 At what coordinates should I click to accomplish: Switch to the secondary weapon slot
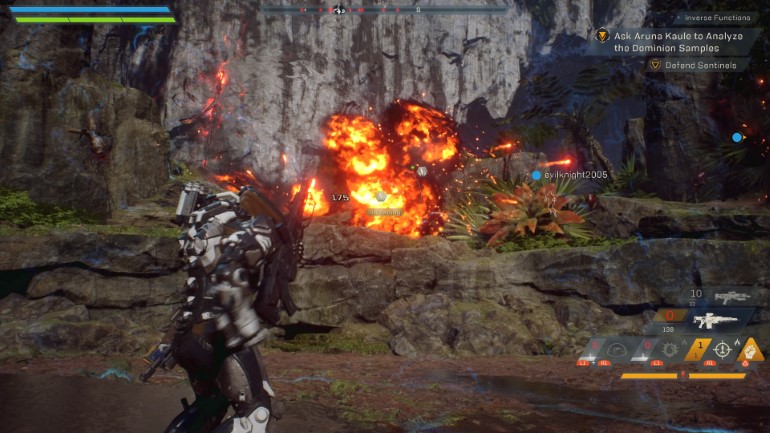[732, 297]
